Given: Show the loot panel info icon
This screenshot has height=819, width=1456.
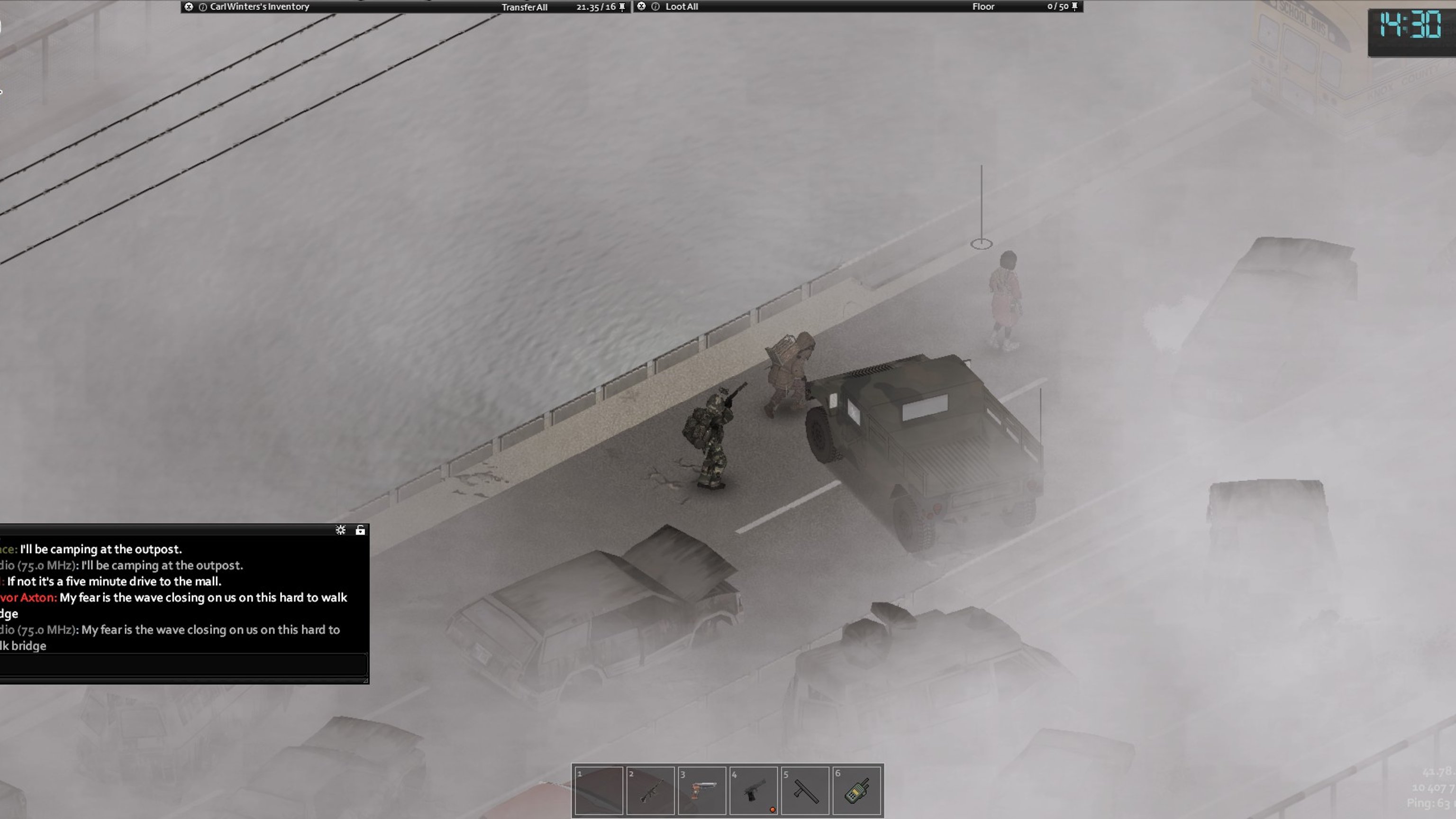Looking at the screenshot, I should 655,7.
